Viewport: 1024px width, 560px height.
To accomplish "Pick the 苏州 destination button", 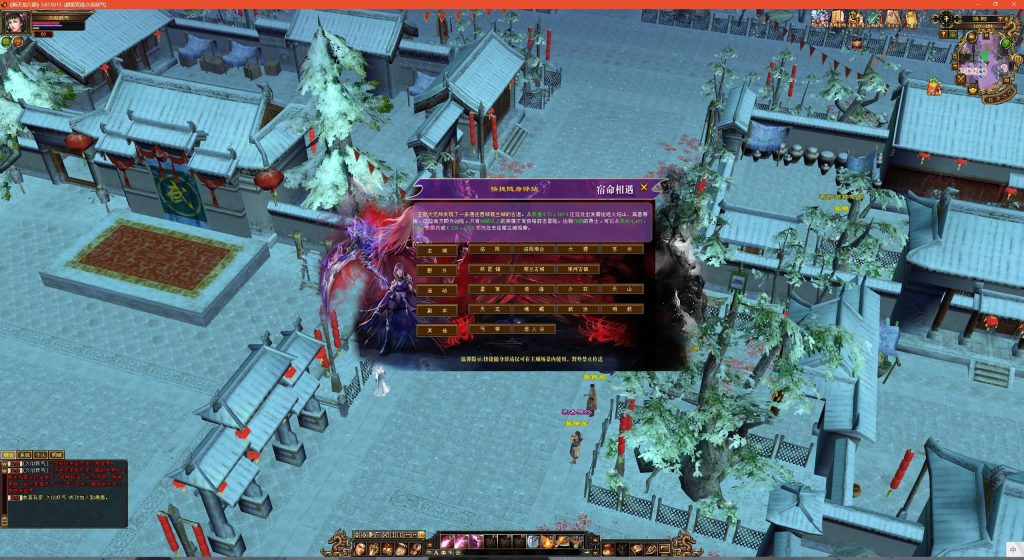I will [622, 251].
